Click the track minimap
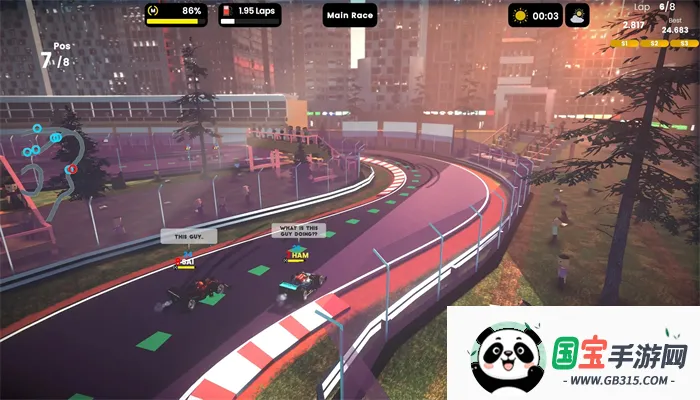 [x=45, y=158]
